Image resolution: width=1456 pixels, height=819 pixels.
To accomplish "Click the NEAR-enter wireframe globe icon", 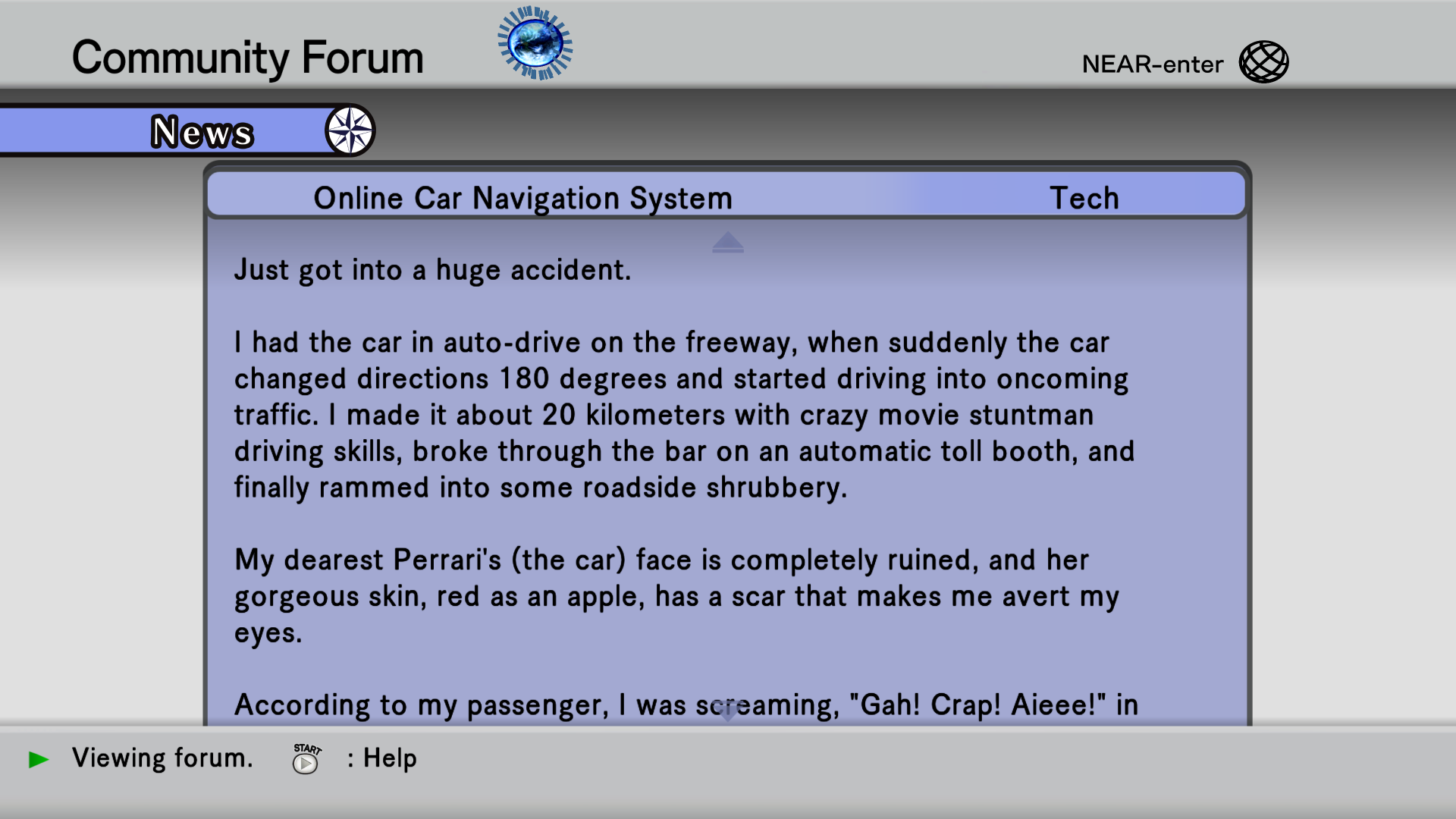I will click(x=1263, y=62).
